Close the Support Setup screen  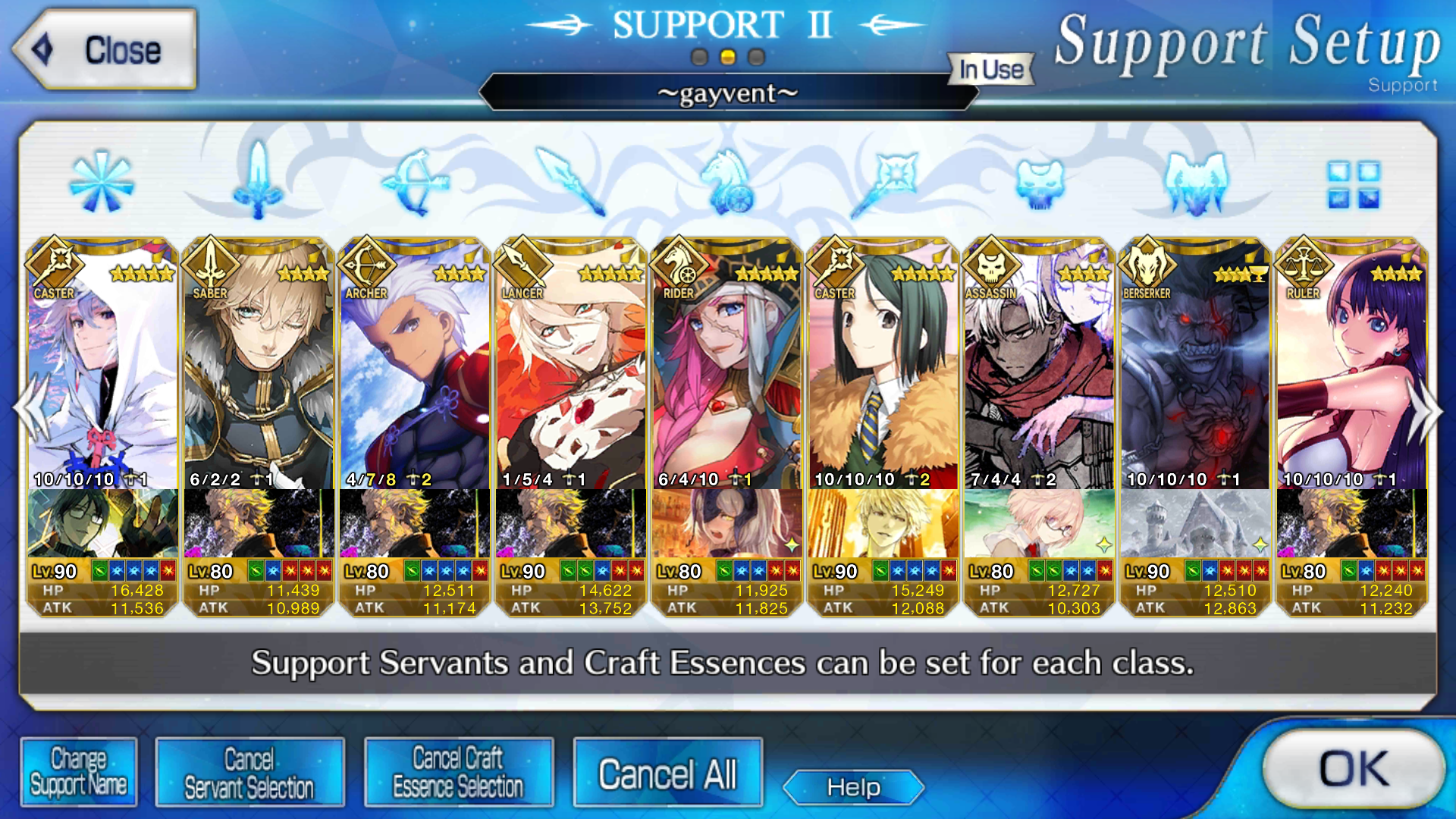click(x=105, y=50)
